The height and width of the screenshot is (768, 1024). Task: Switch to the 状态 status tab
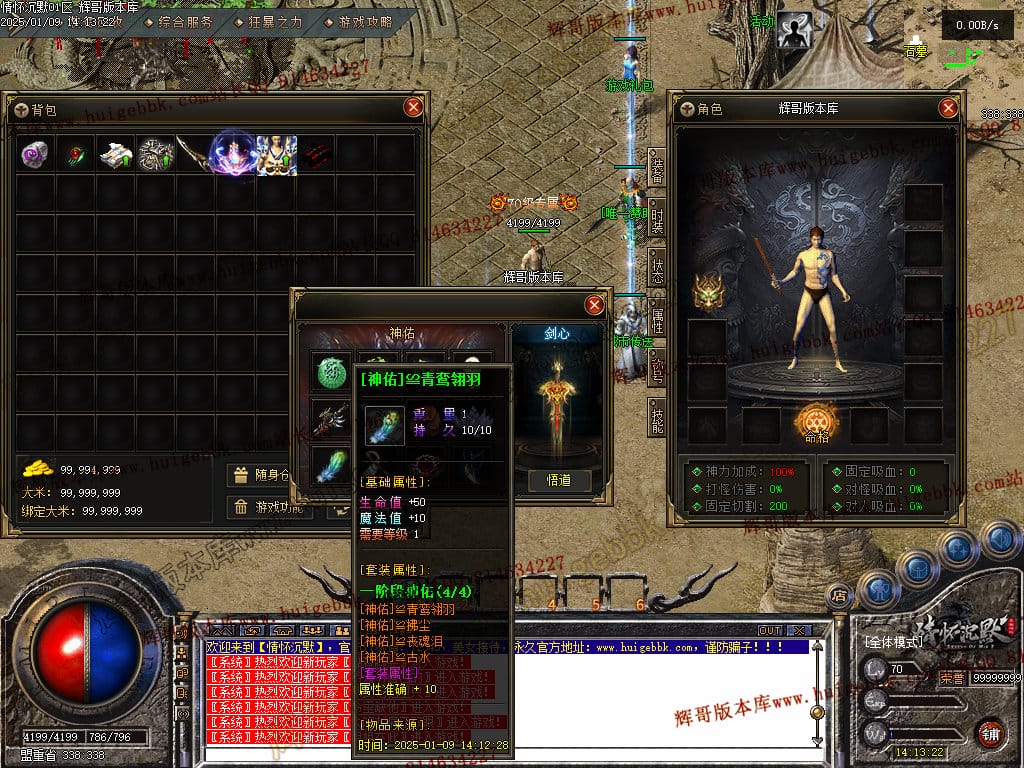tap(656, 270)
